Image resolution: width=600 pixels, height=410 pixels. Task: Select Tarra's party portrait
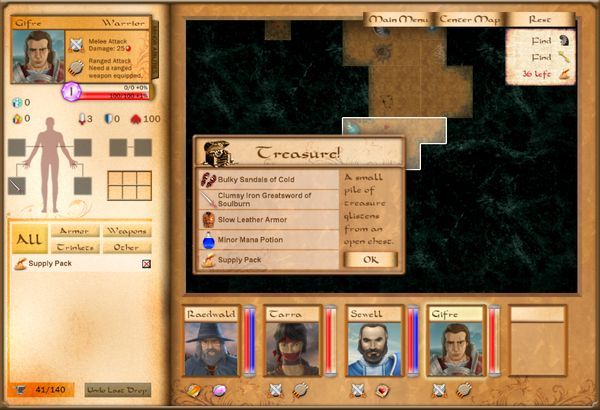pyautogui.click(x=292, y=343)
